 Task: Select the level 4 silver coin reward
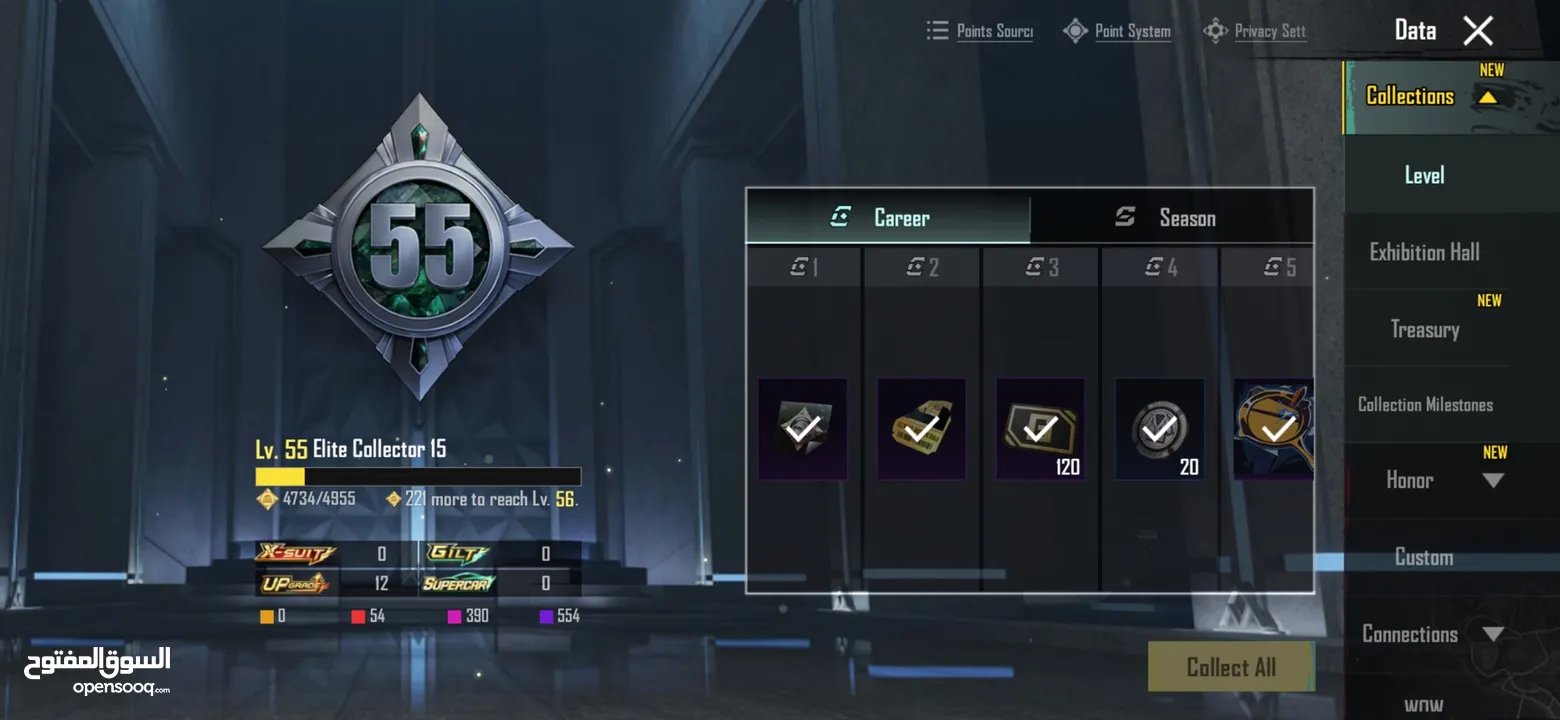coord(1159,429)
